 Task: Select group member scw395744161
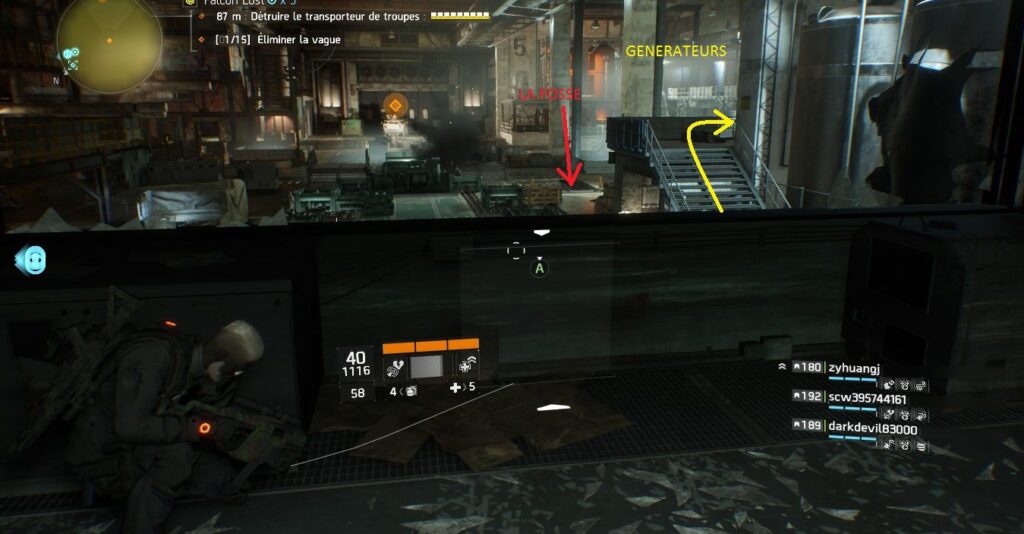click(865, 397)
